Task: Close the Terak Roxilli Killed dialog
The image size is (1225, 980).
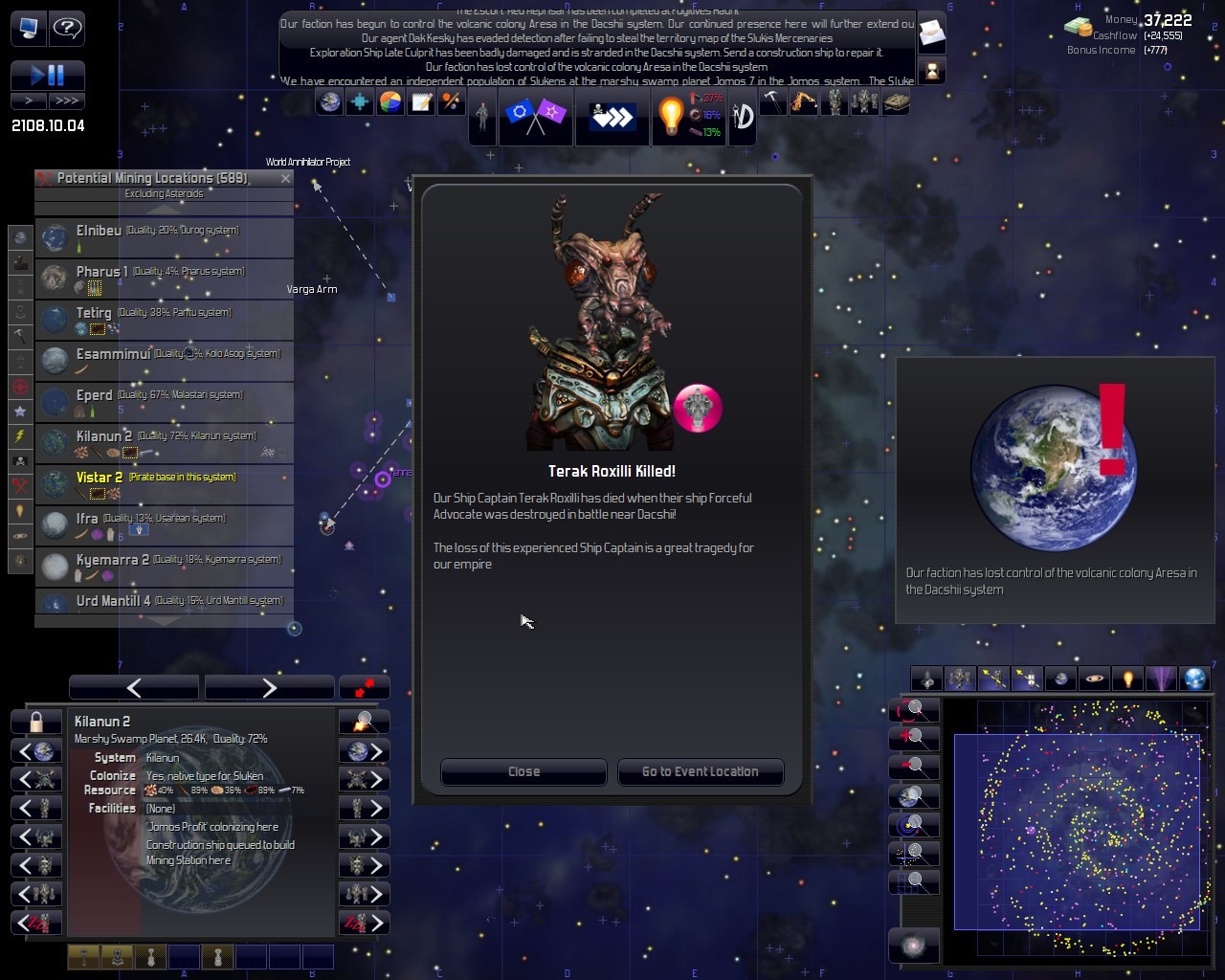Action: pyautogui.click(x=523, y=771)
